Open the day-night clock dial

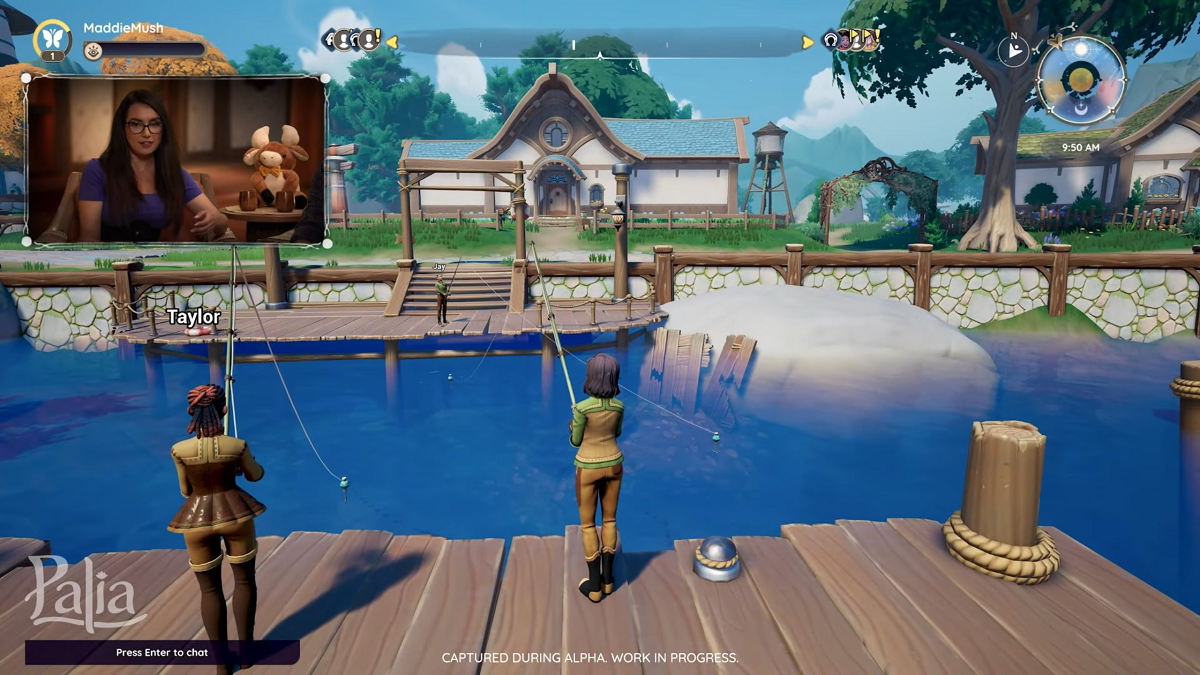(x=1081, y=79)
